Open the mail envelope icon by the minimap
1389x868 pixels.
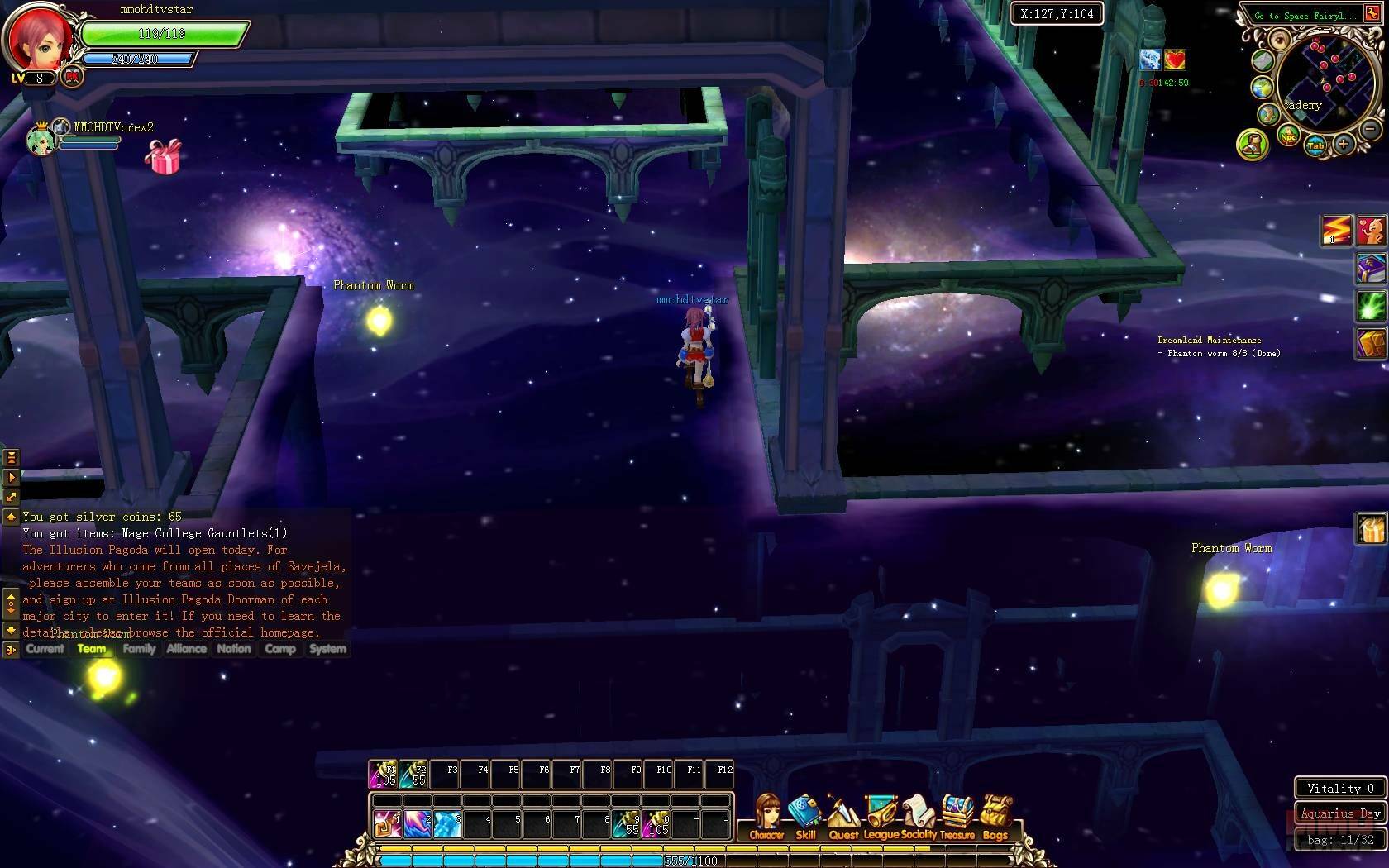click(1262, 61)
